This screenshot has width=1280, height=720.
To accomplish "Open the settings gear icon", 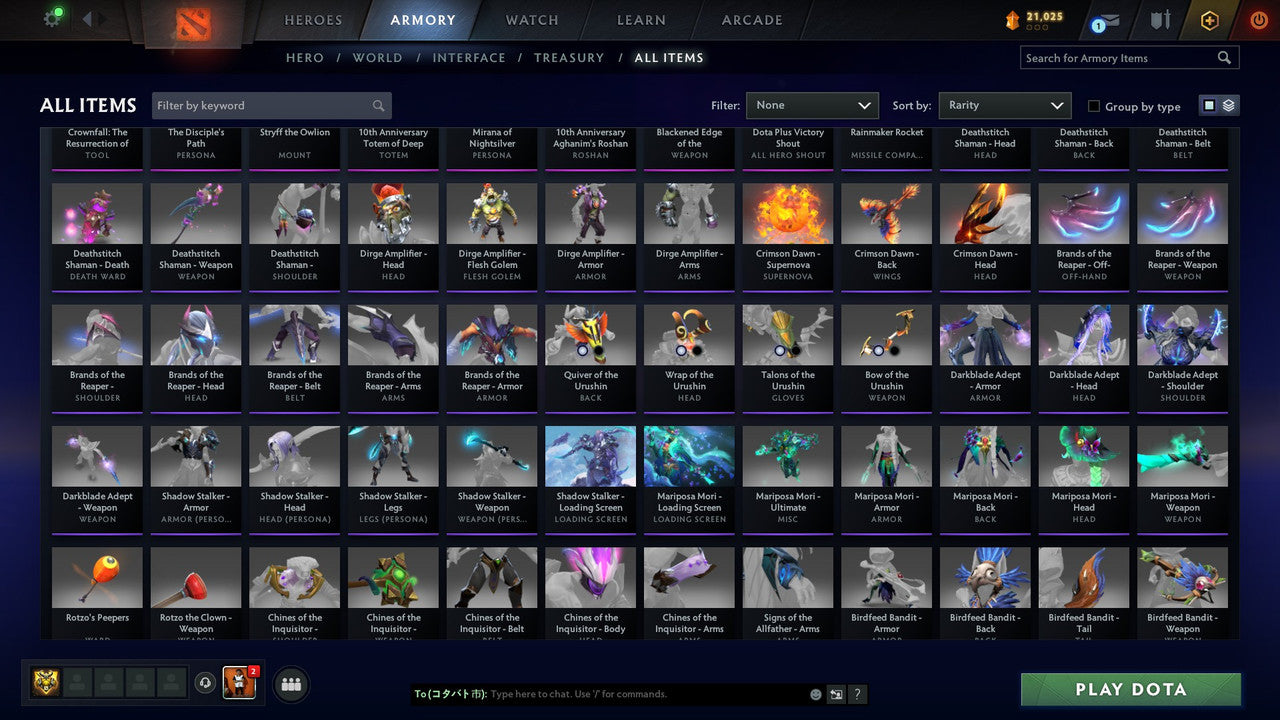I will tap(53, 18).
